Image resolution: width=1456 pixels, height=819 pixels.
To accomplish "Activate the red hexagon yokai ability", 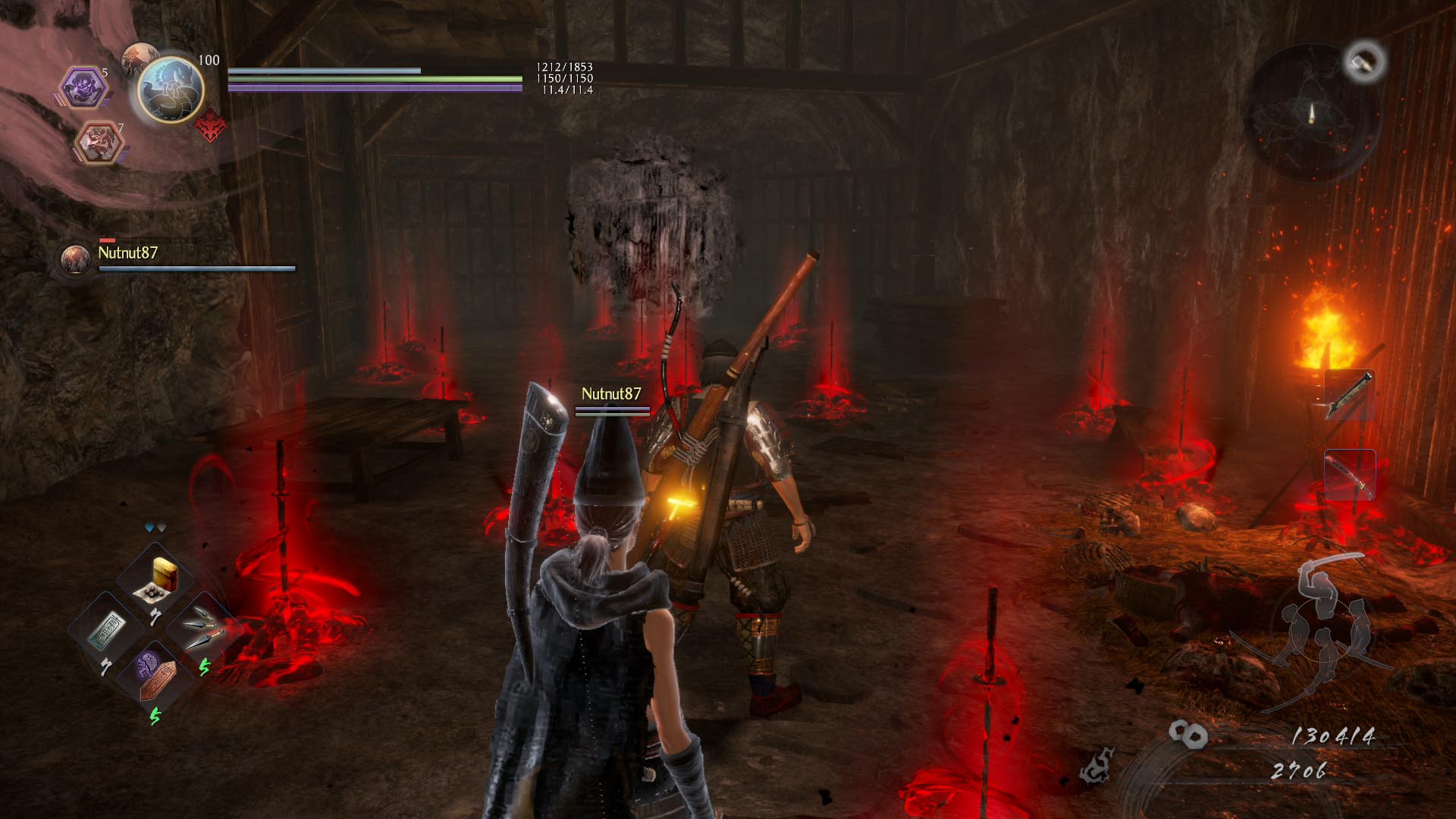I will (99, 142).
